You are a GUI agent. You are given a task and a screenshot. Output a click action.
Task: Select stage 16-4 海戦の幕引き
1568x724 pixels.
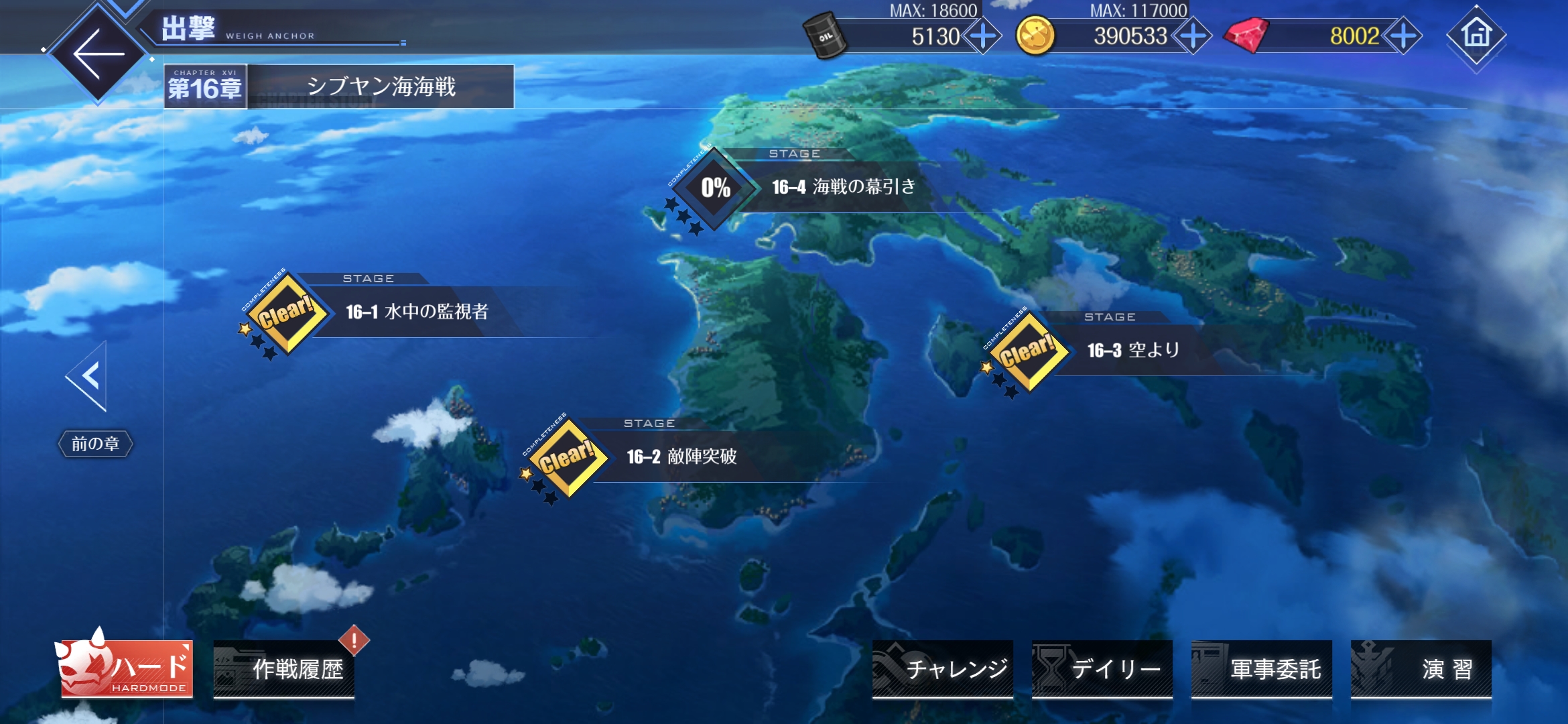(842, 187)
